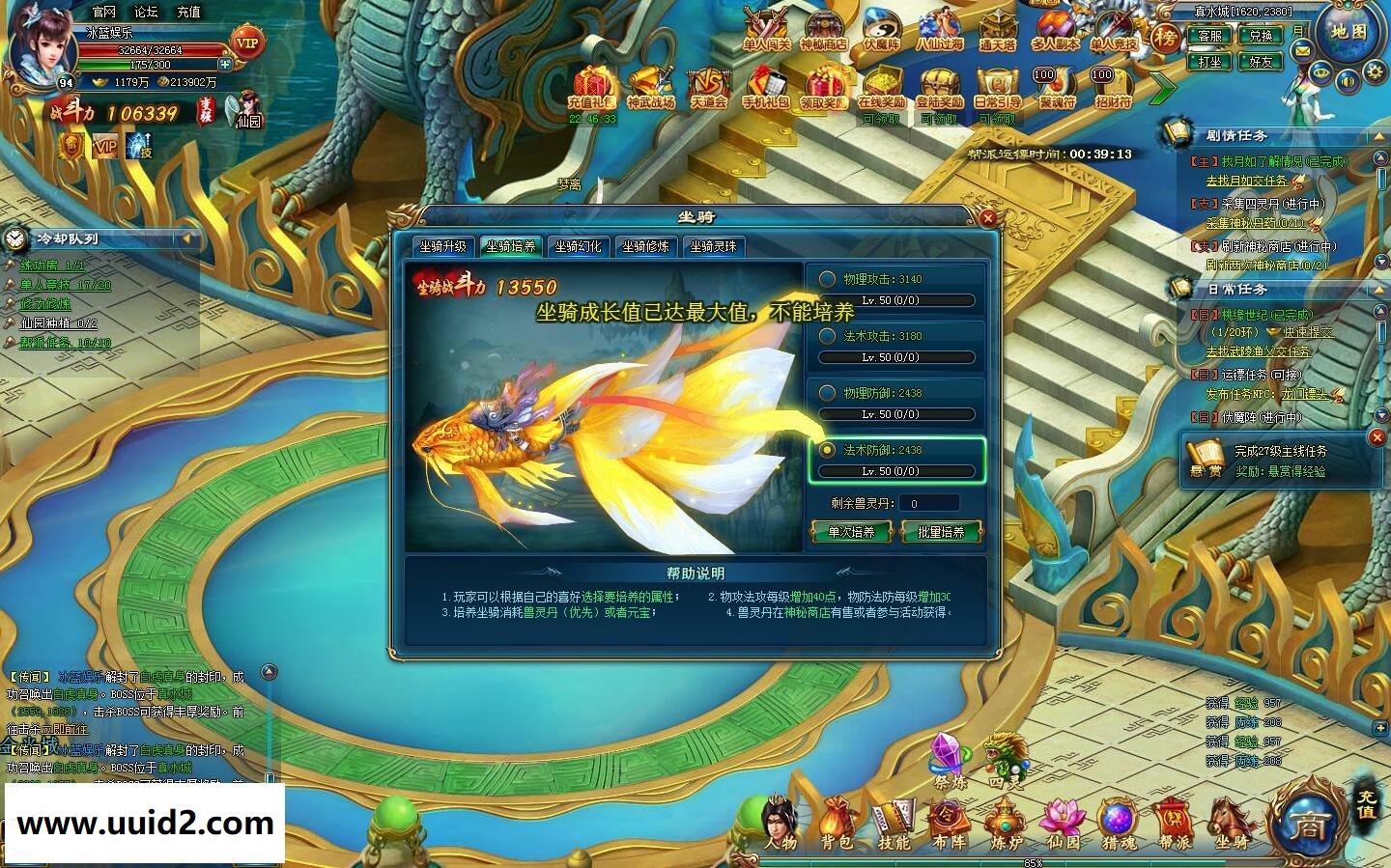Pick the 物理防御 attribute option
Image resolution: width=1391 pixels, height=868 pixels.
click(828, 393)
